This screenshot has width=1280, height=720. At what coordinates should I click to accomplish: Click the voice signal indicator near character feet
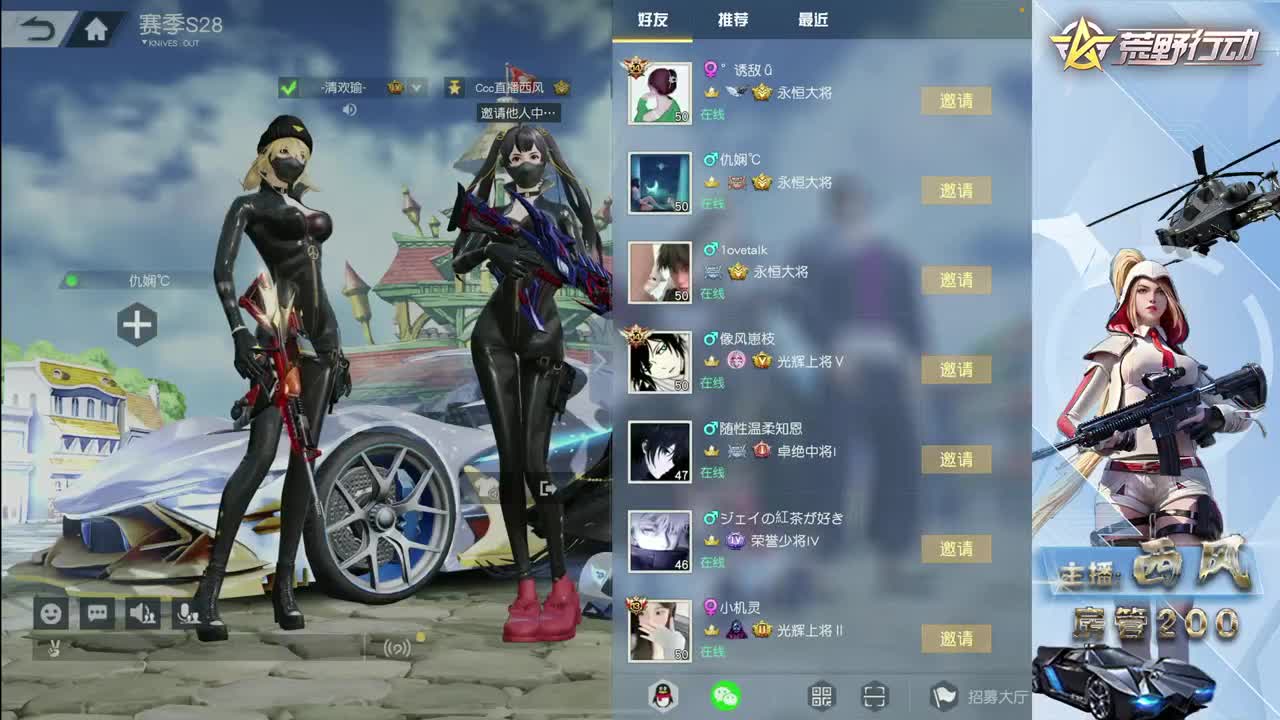pyautogui.click(x=398, y=649)
